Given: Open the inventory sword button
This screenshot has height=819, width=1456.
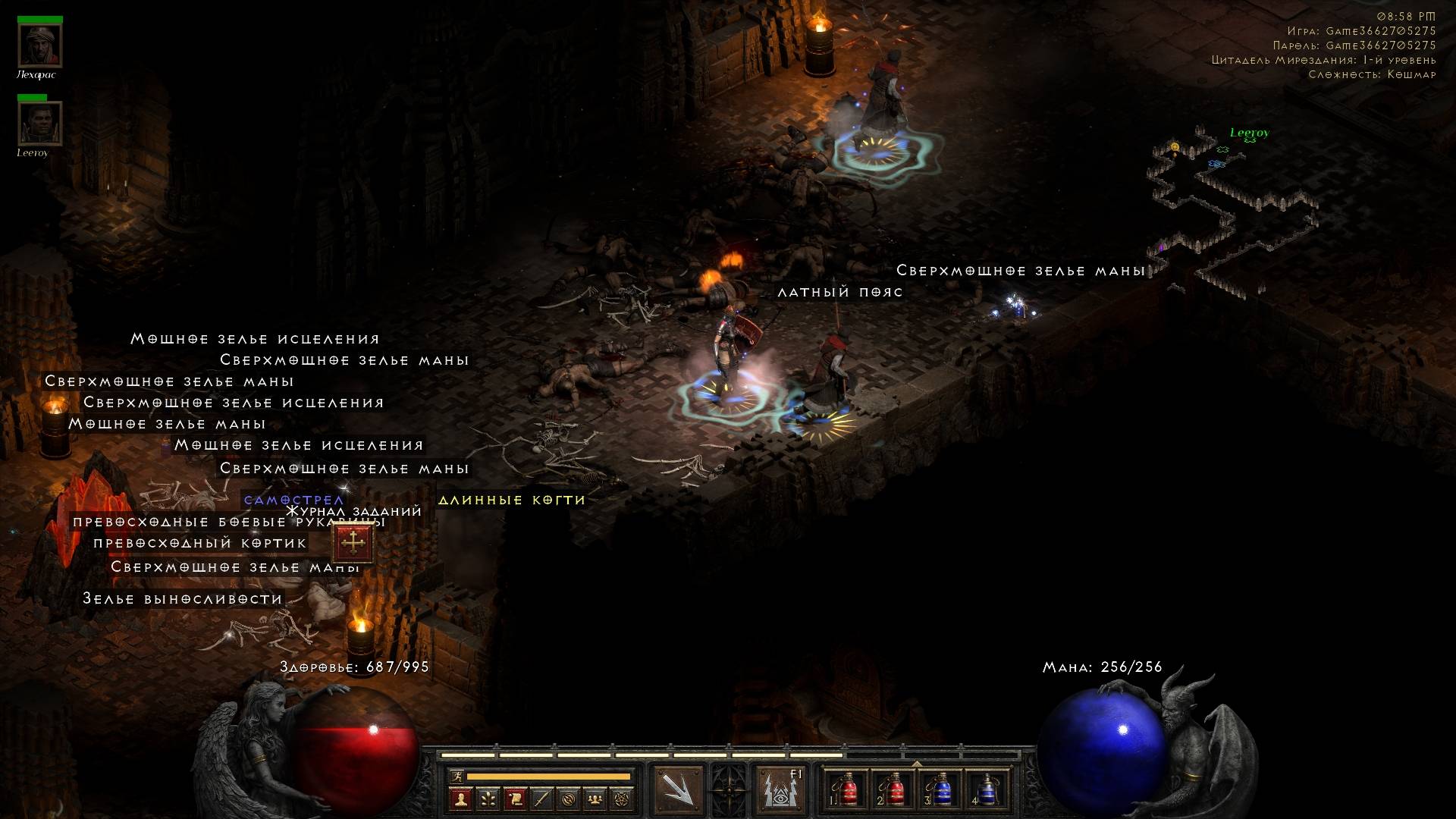Looking at the screenshot, I should coord(541,799).
